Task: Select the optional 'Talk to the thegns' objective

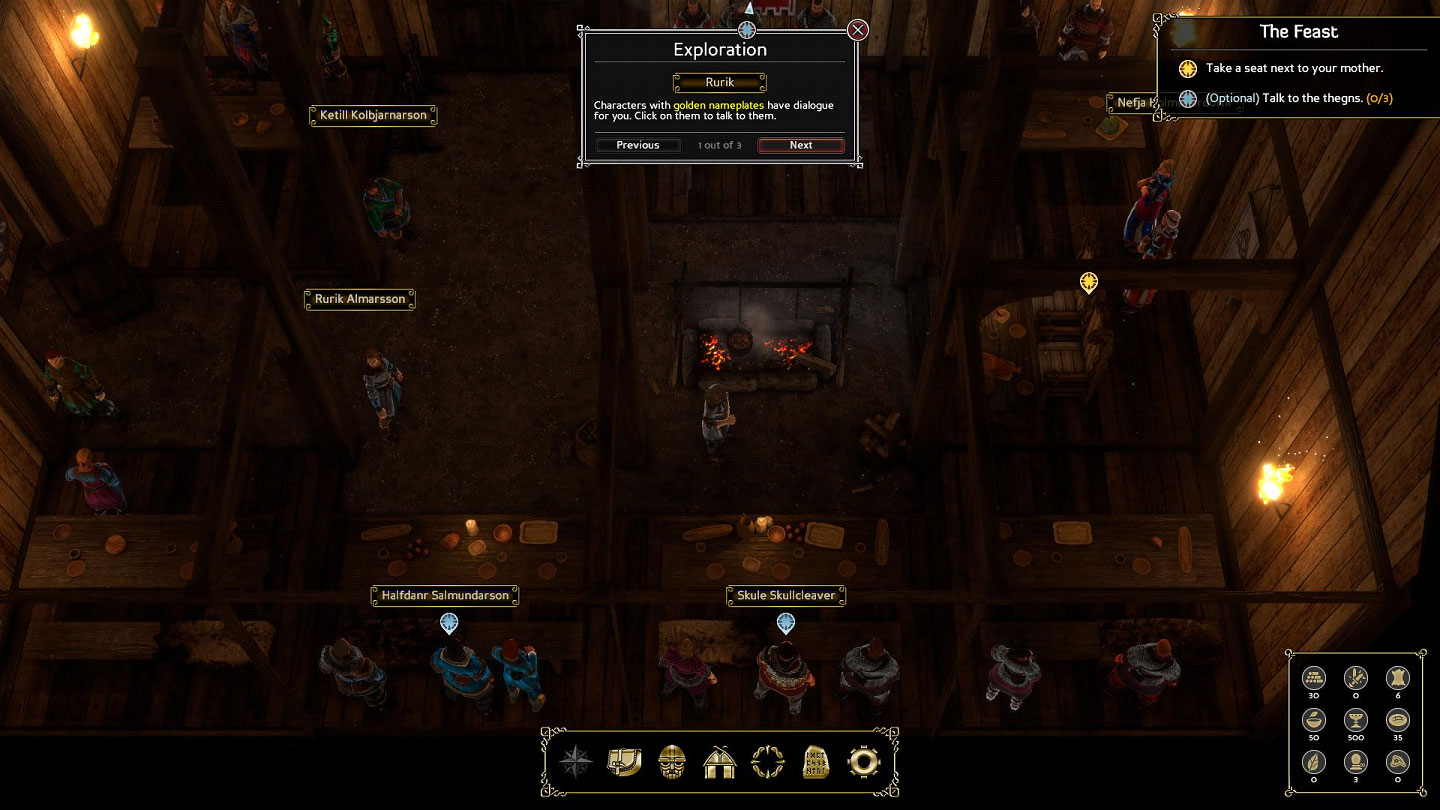Action: [1298, 98]
